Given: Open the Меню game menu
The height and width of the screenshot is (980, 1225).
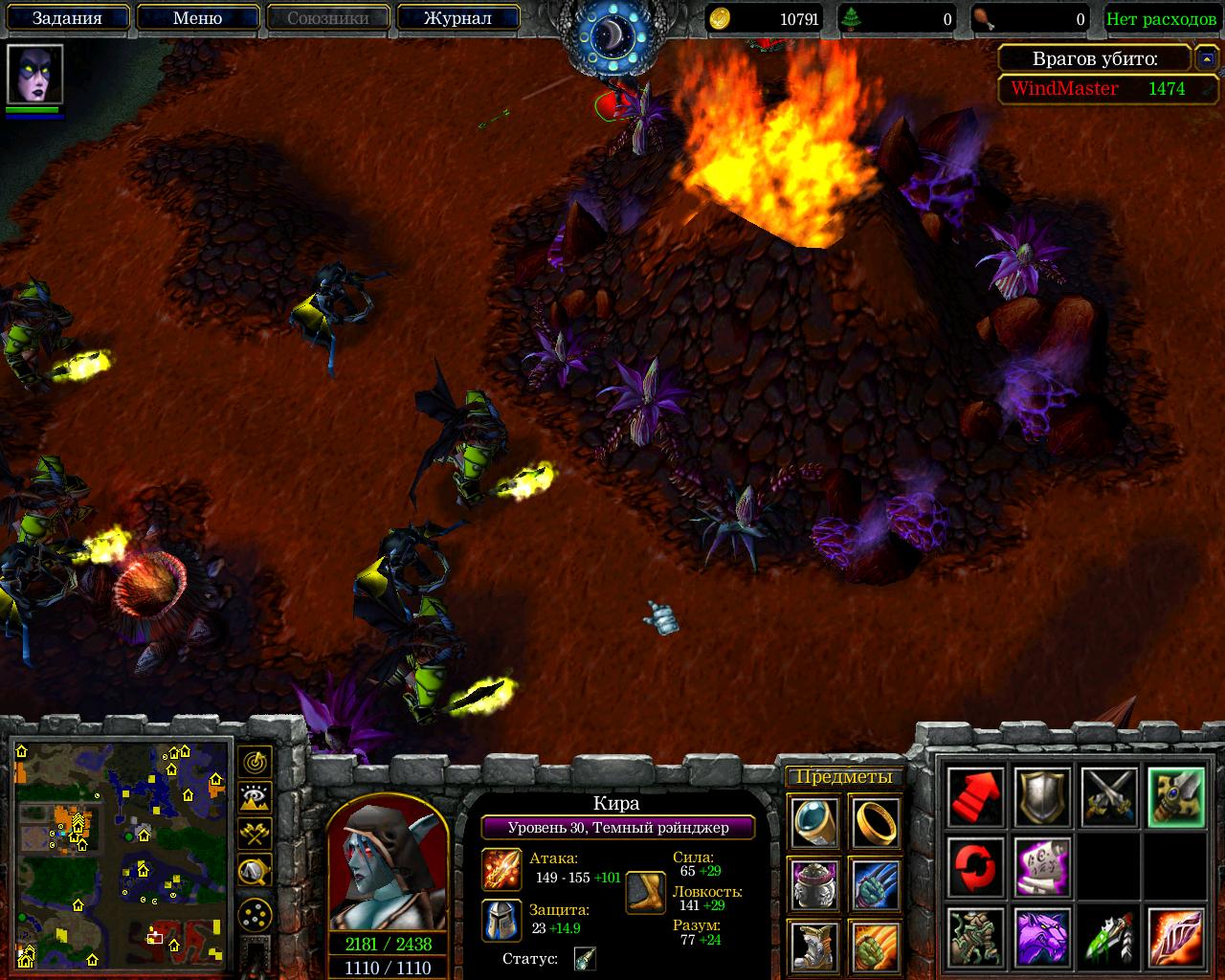Looking at the screenshot, I should 197,18.
